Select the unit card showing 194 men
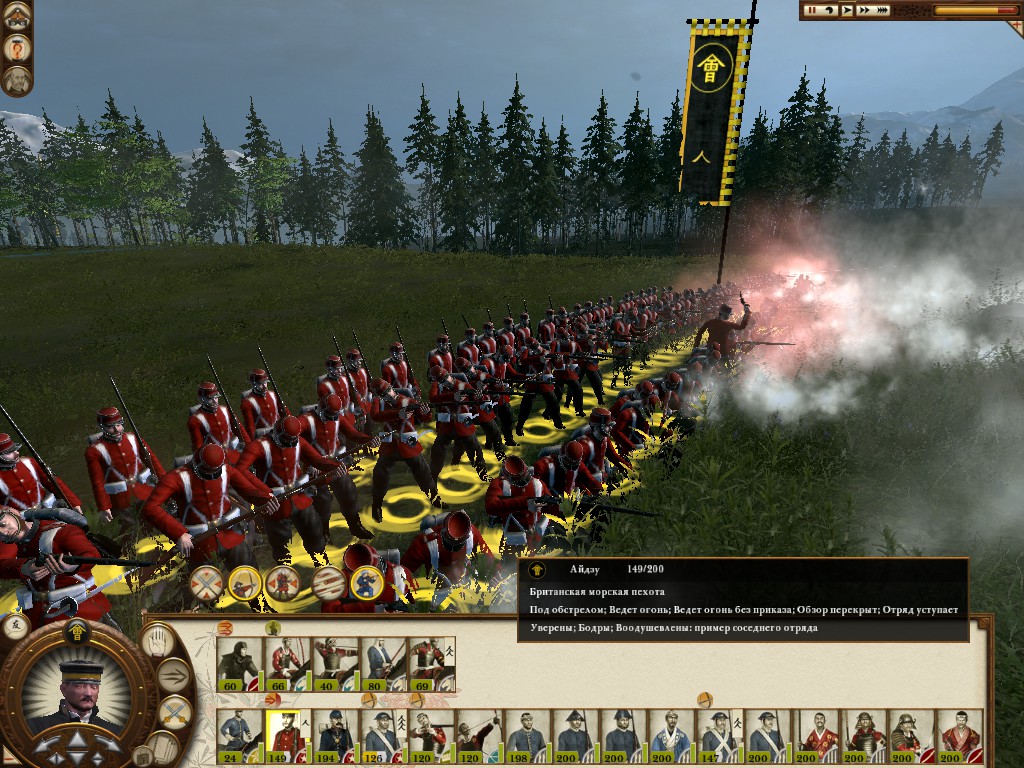 pos(335,735)
